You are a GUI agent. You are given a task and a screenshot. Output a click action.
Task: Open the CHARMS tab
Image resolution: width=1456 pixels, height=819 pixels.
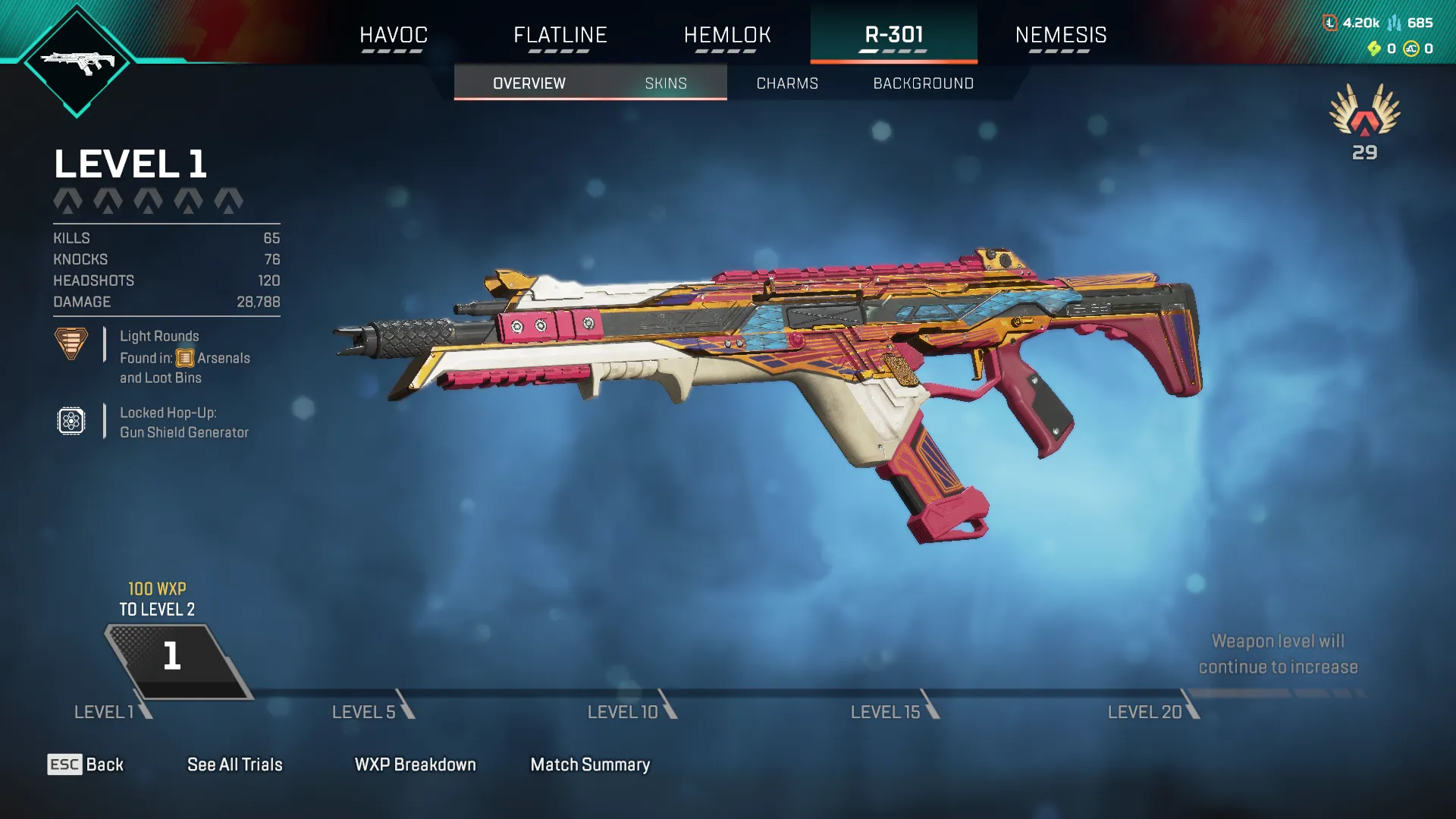tap(786, 83)
